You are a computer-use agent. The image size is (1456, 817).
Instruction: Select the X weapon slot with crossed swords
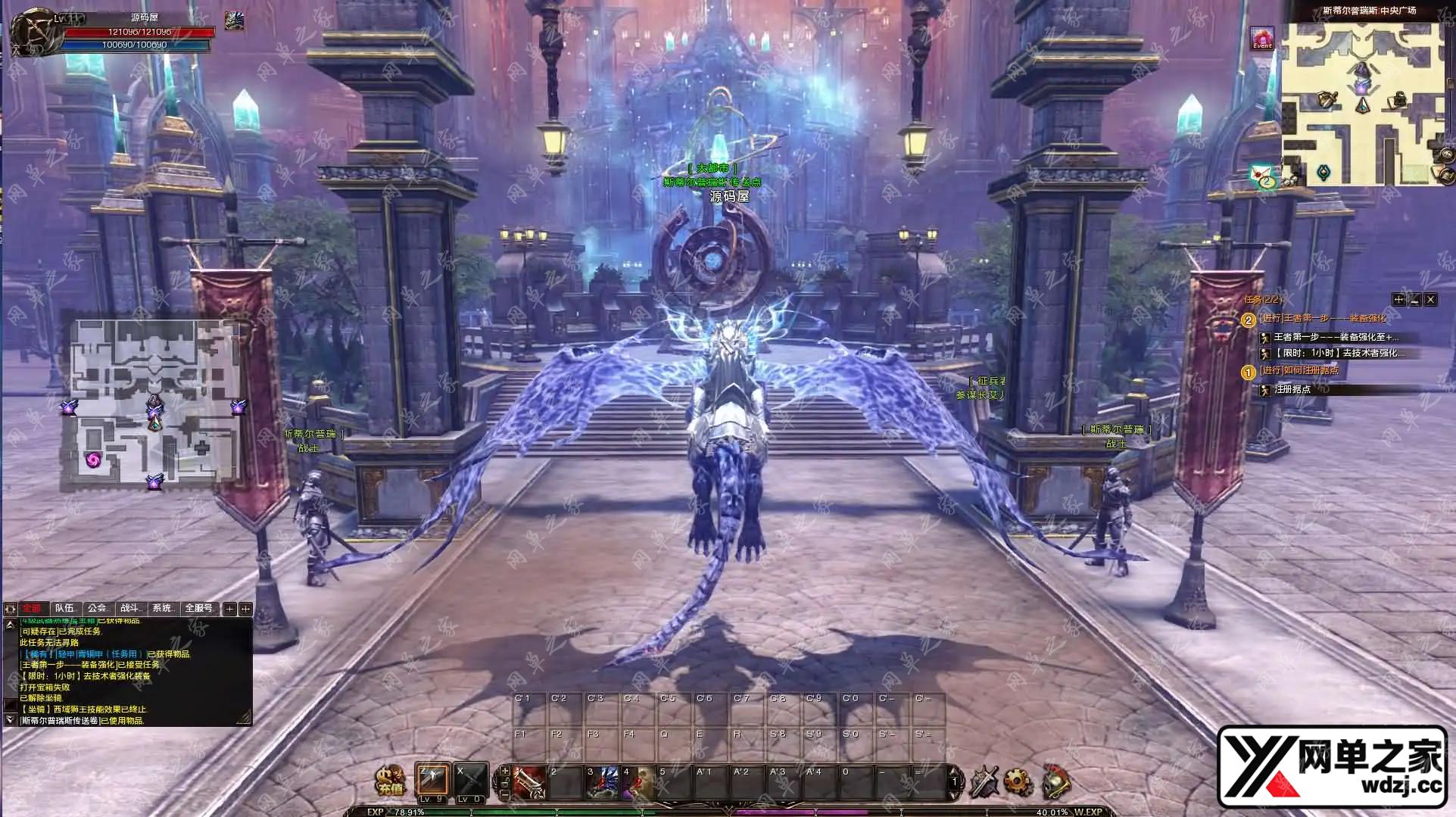(469, 781)
